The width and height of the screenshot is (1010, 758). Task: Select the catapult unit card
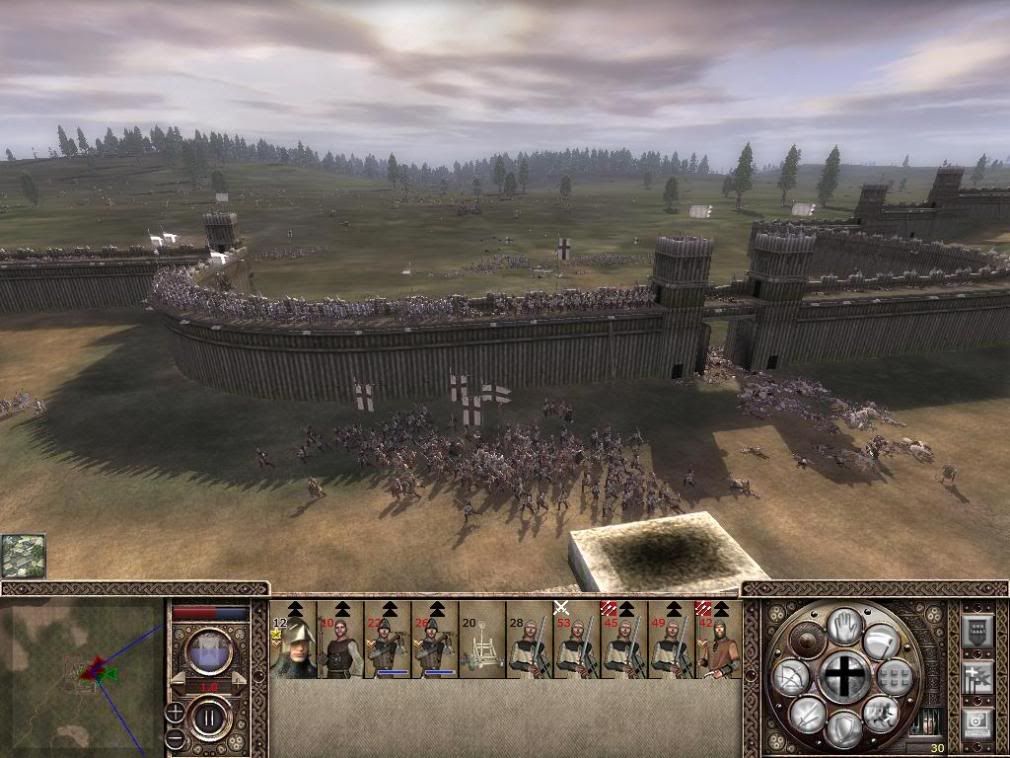pyautogui.click(x=482, y=641)
